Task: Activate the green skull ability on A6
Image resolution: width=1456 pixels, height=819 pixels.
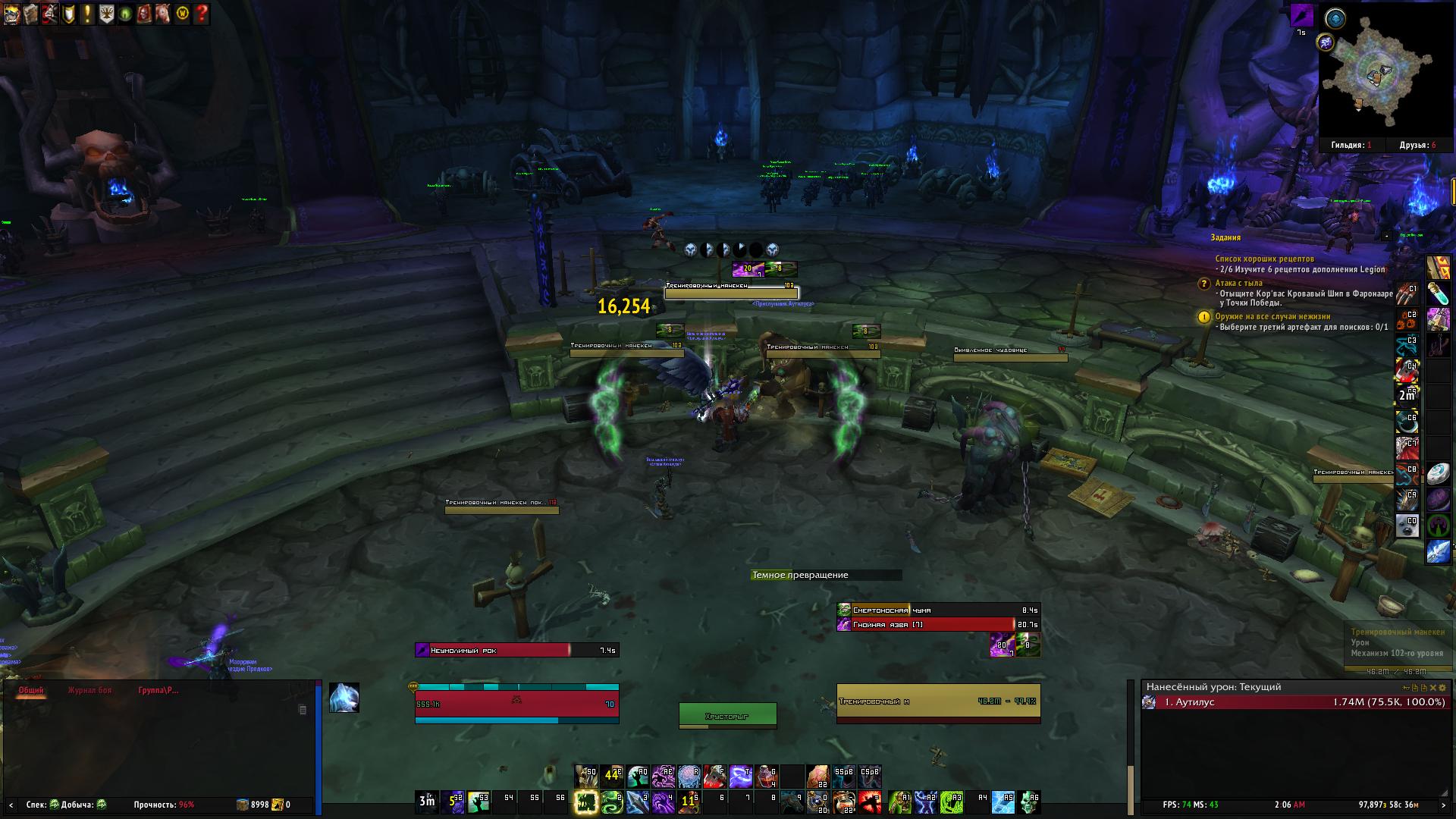Action: click(1029, 802)
